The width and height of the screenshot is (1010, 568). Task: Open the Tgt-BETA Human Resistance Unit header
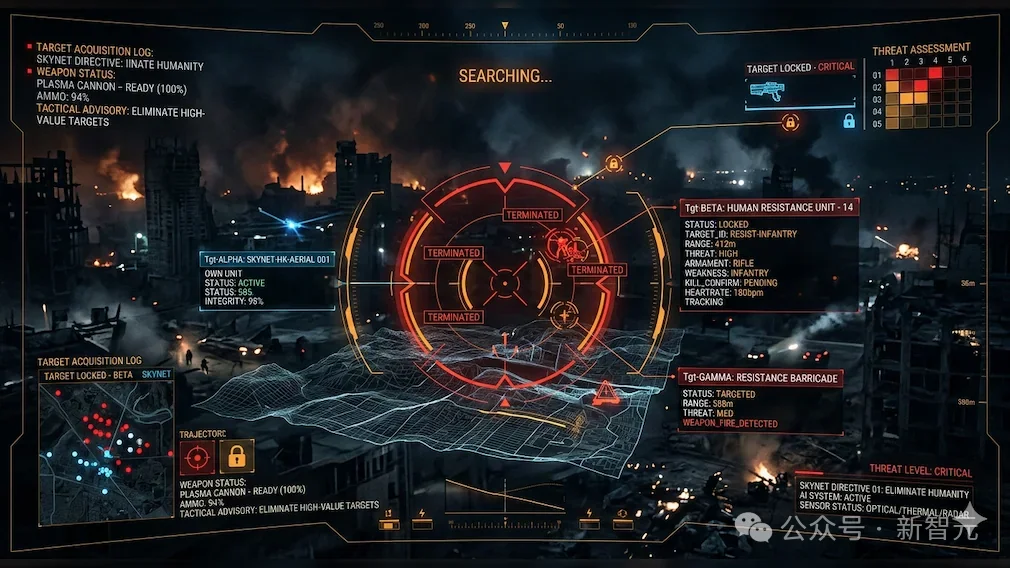(x=769, y=207)
